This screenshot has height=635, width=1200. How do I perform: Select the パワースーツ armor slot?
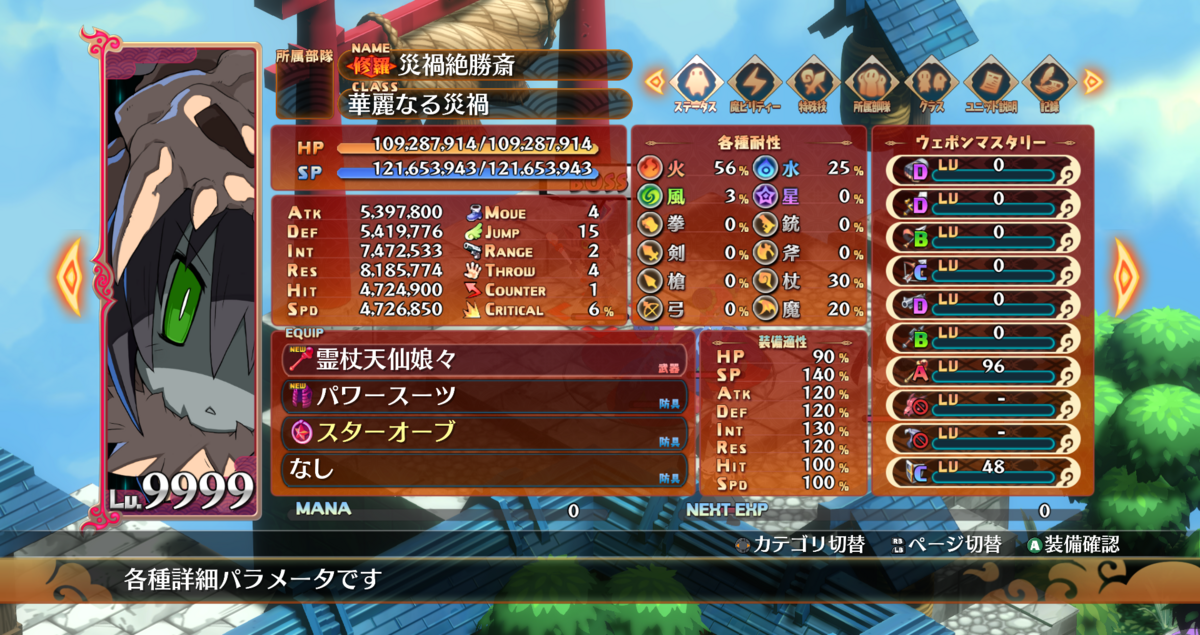480,396
